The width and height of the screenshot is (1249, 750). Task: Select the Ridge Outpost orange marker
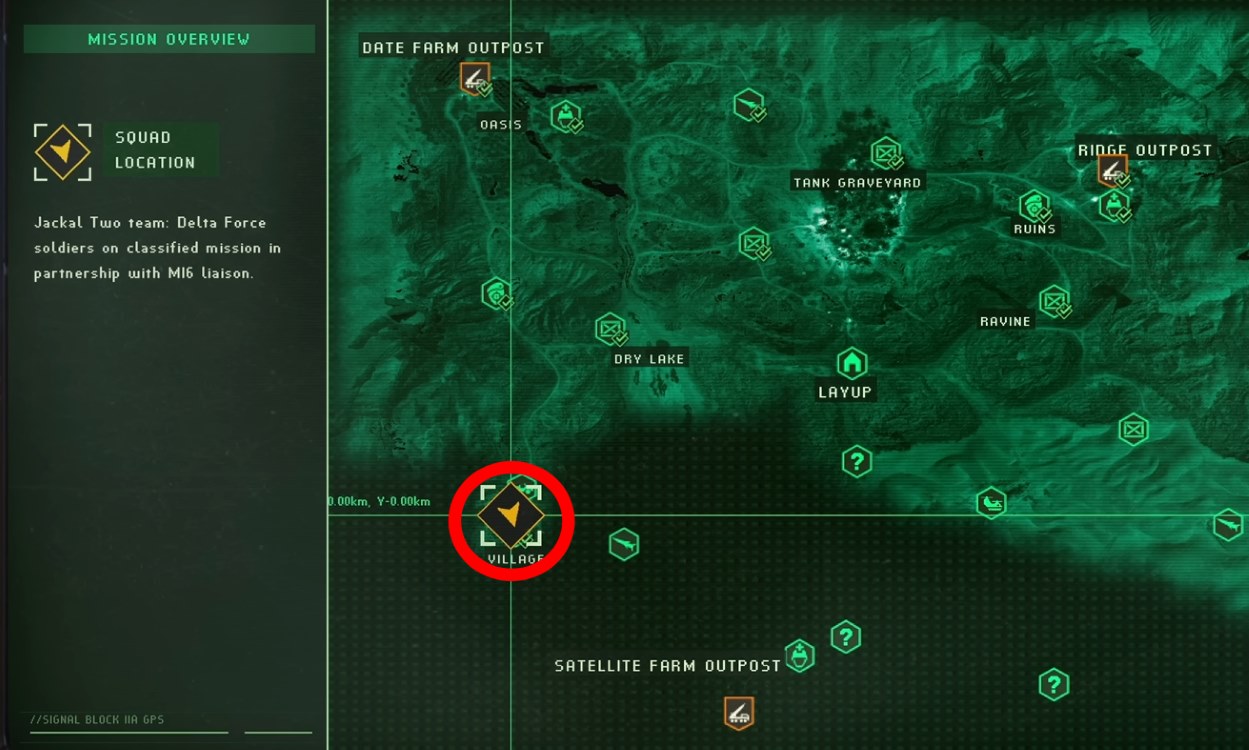click(x=1111, y=169)
